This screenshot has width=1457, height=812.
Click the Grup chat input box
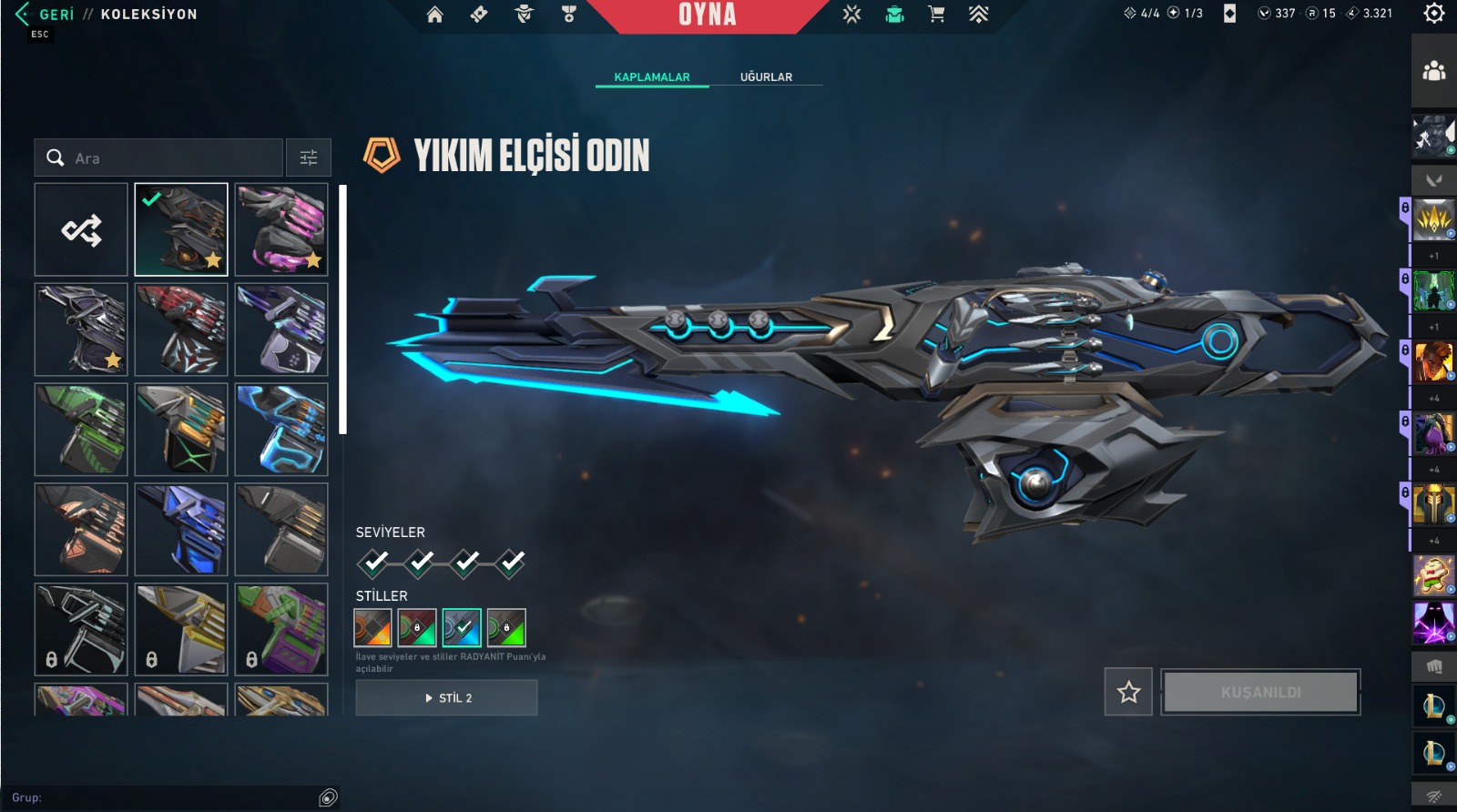click(164, 797)
